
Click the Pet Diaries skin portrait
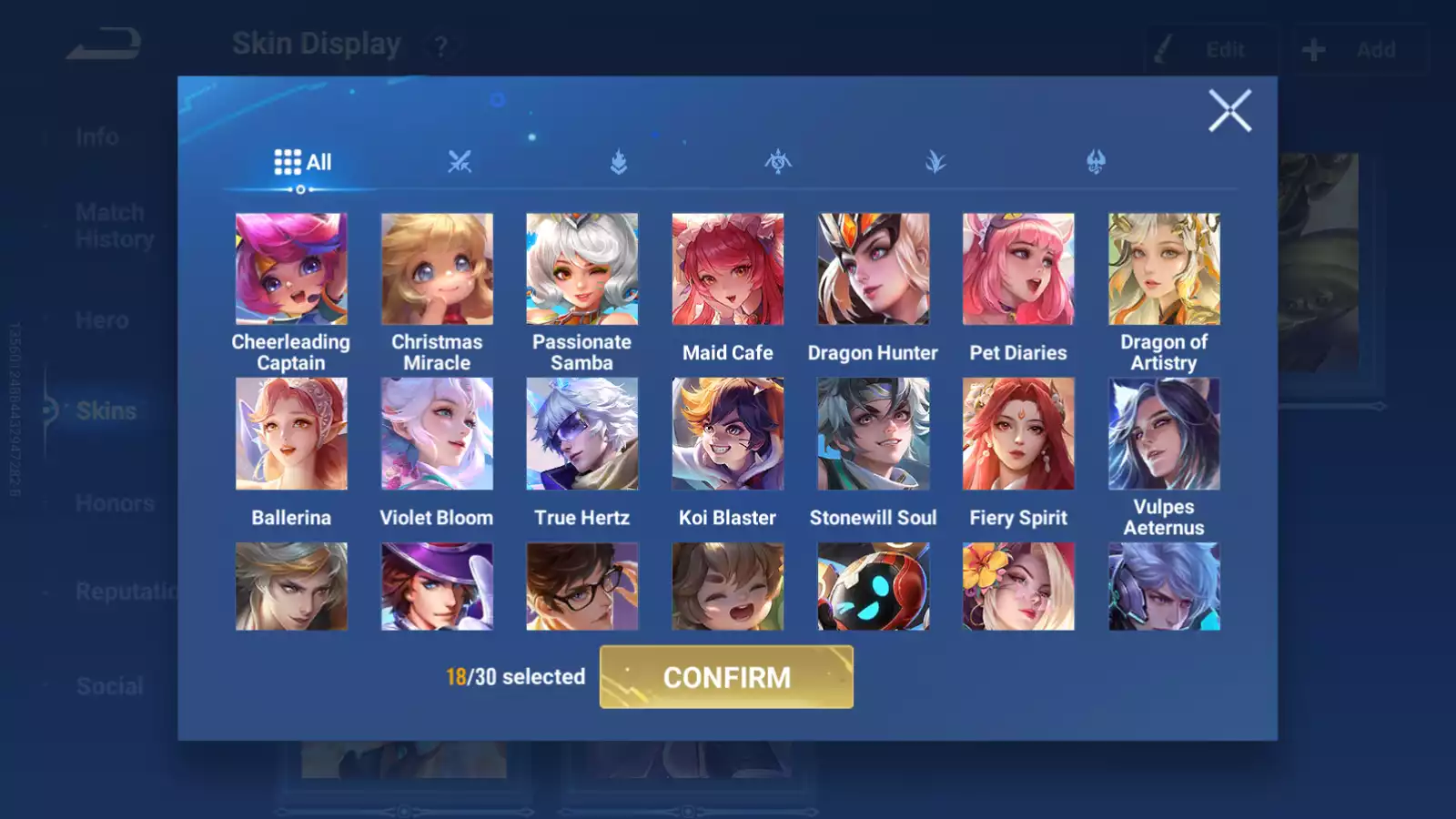pyautogui.click(x=1018, y=269)
